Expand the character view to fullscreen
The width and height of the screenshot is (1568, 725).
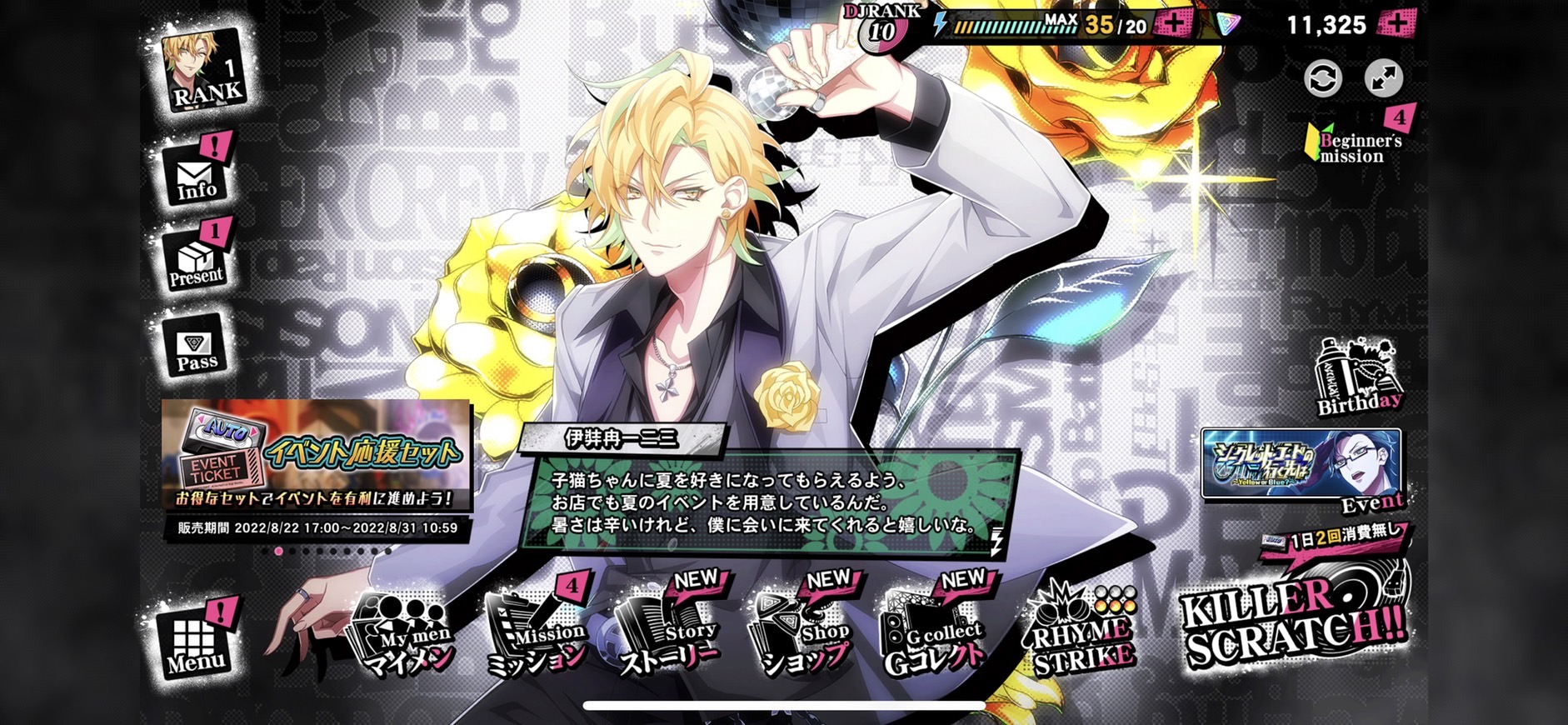pos(1384,79)
